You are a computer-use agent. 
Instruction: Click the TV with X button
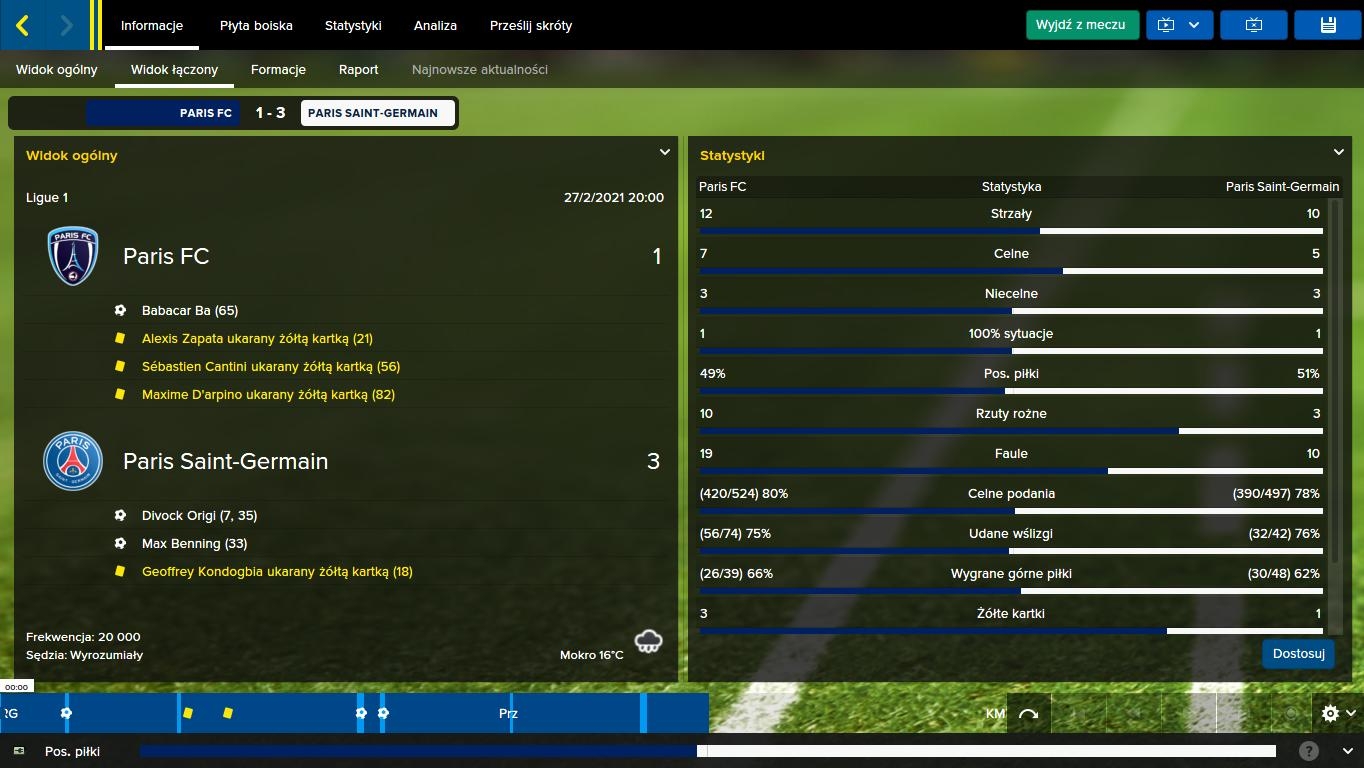coord(1254,25)
